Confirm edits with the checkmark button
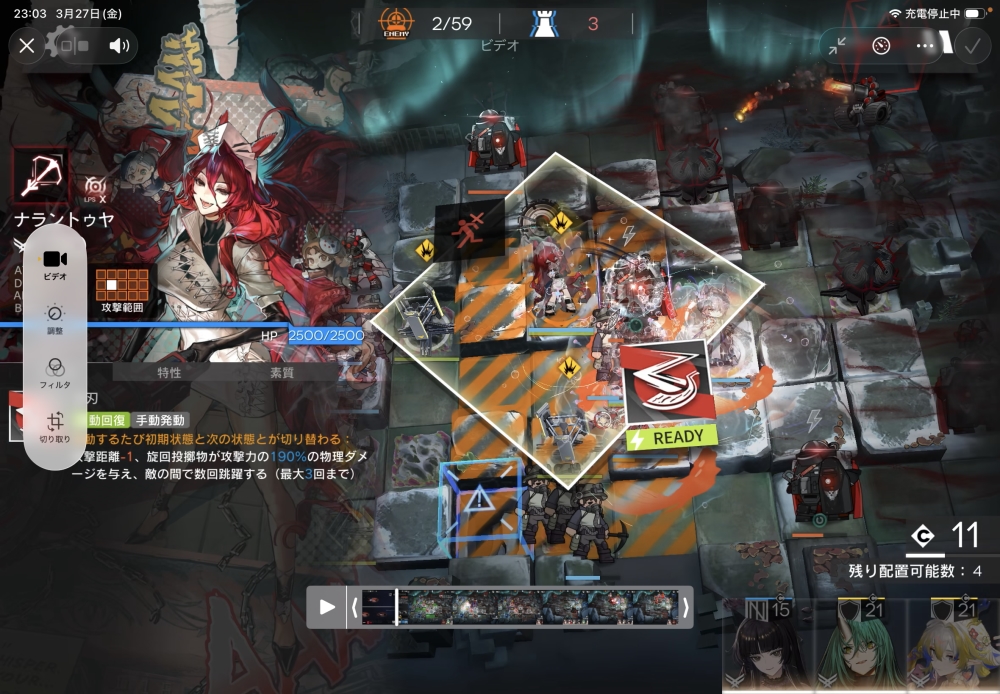This screenshot has width=1000, height=694. coord(970,45)
